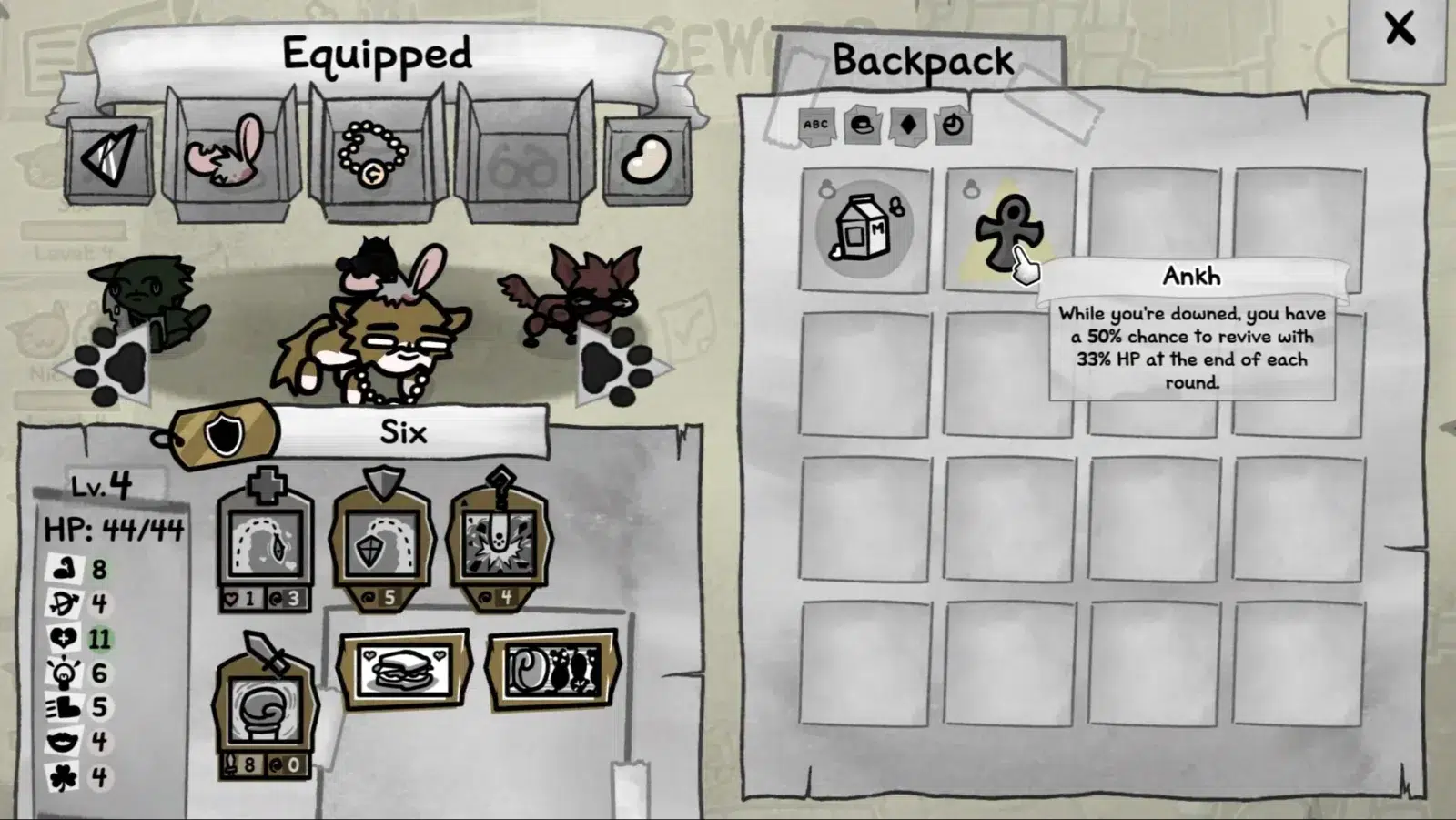1456x820 pixels.
Task: Sort backpack by the diamond icon
Action: (907, 125)
